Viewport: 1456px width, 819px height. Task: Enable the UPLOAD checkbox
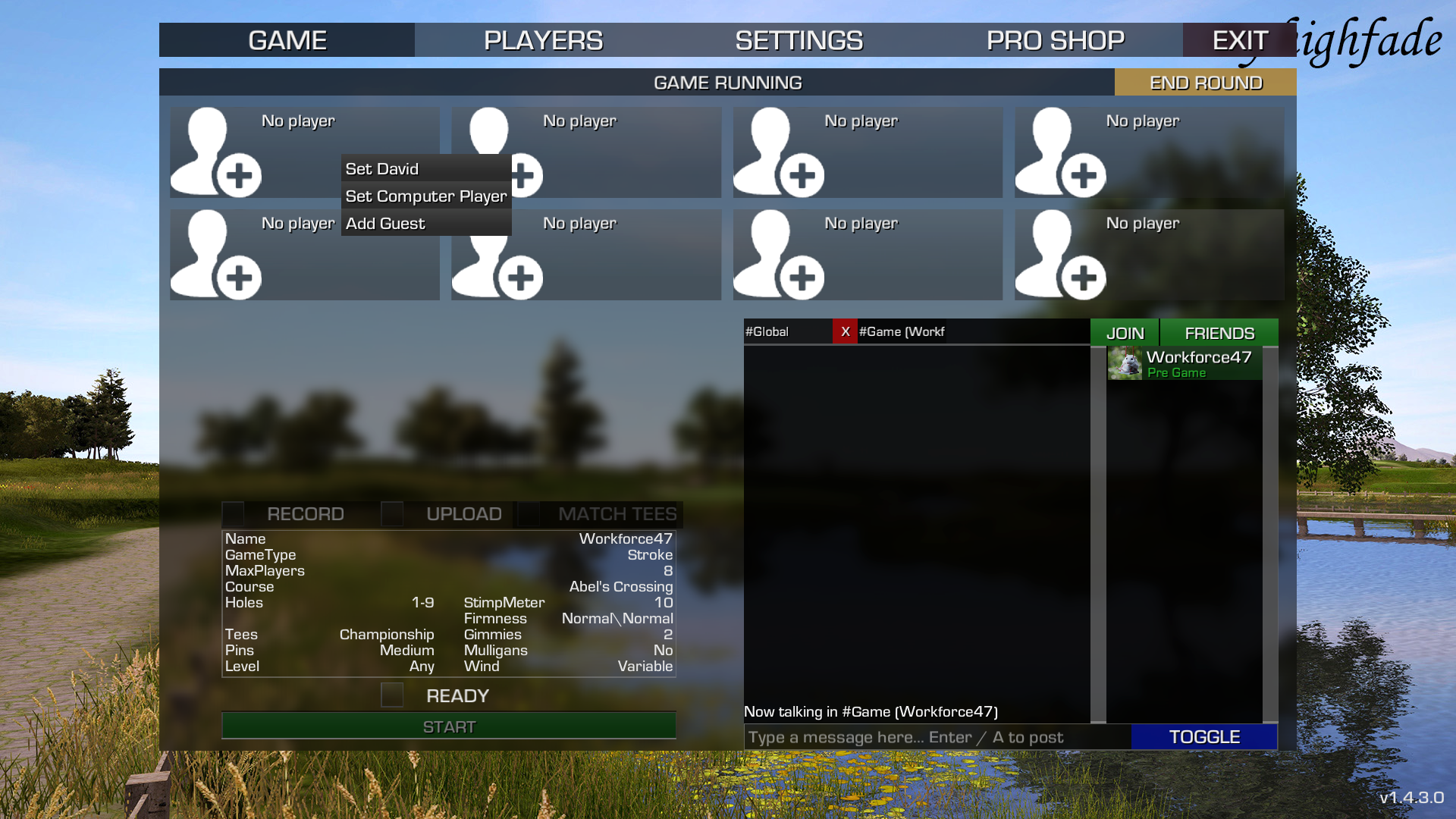[x=392, y=514]
